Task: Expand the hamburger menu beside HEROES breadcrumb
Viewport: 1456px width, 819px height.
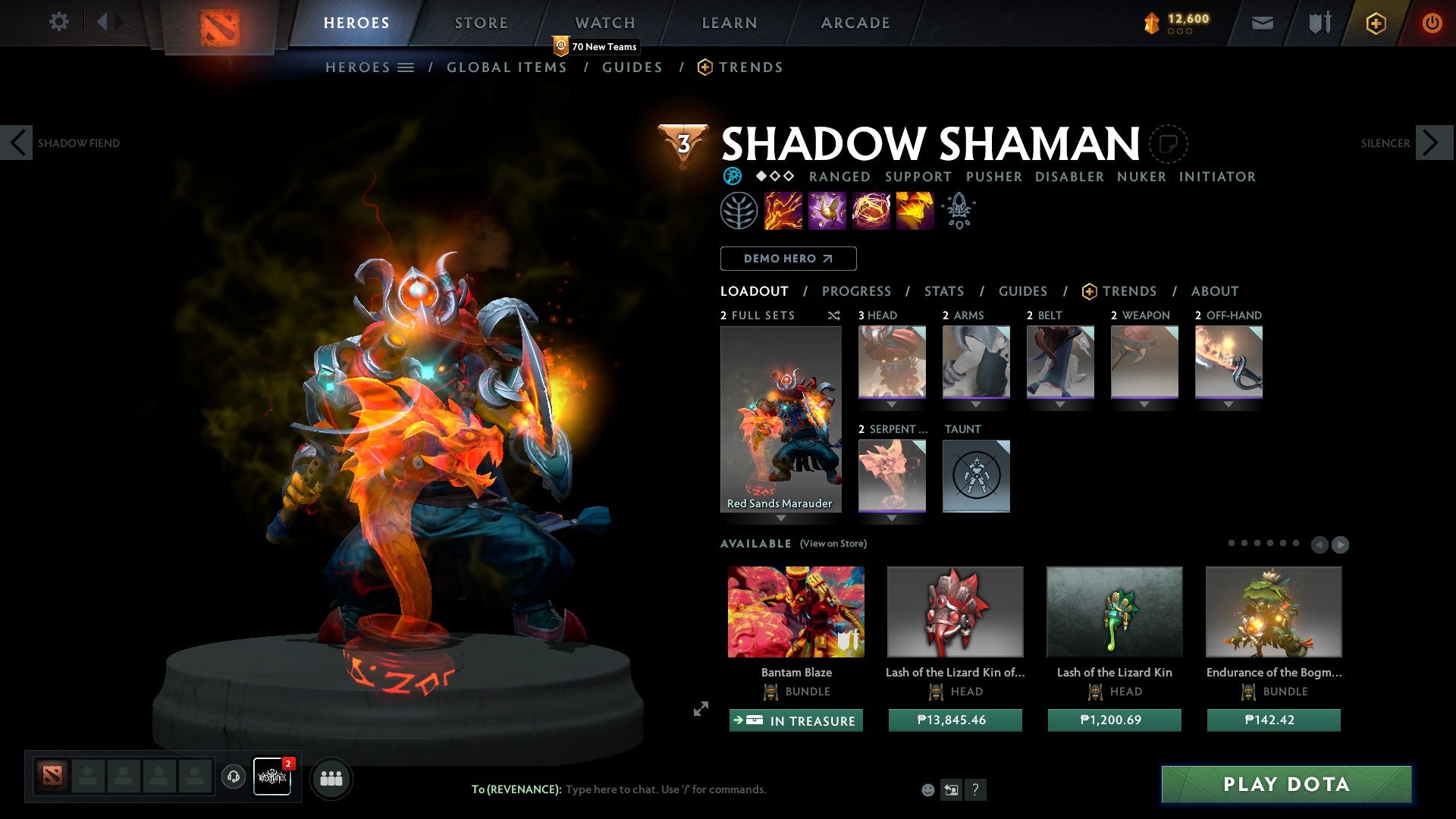Action: click(x=406, y=67)
